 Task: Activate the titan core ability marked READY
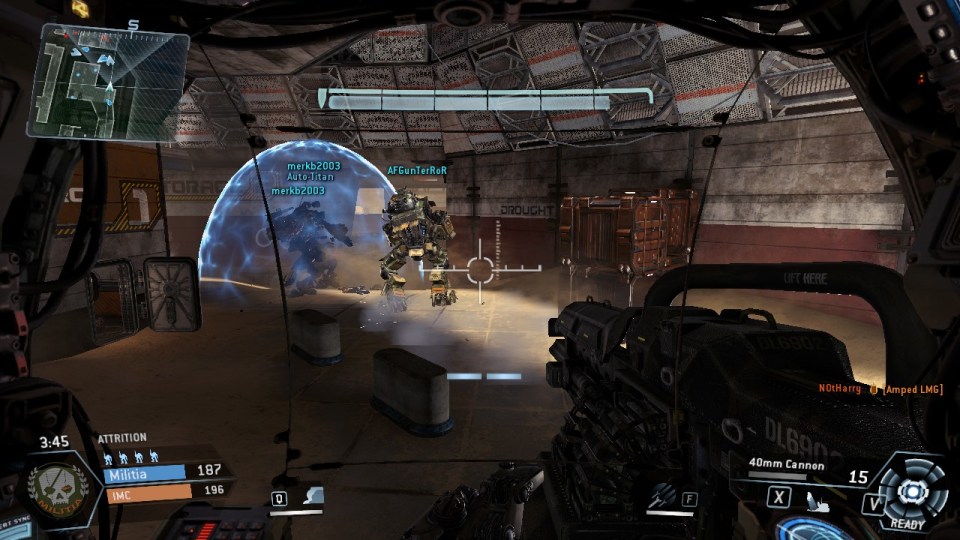click(x=910, y=492)
